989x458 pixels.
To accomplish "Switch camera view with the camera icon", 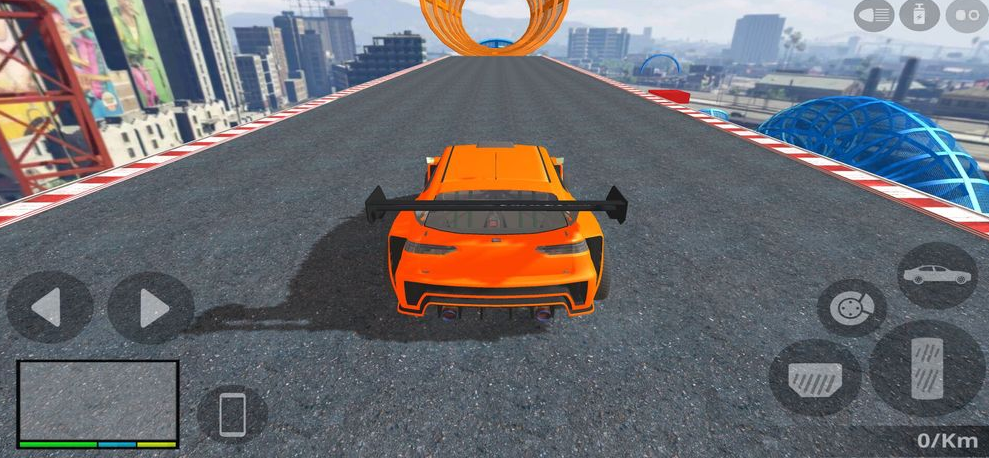I will click(966, 16).
